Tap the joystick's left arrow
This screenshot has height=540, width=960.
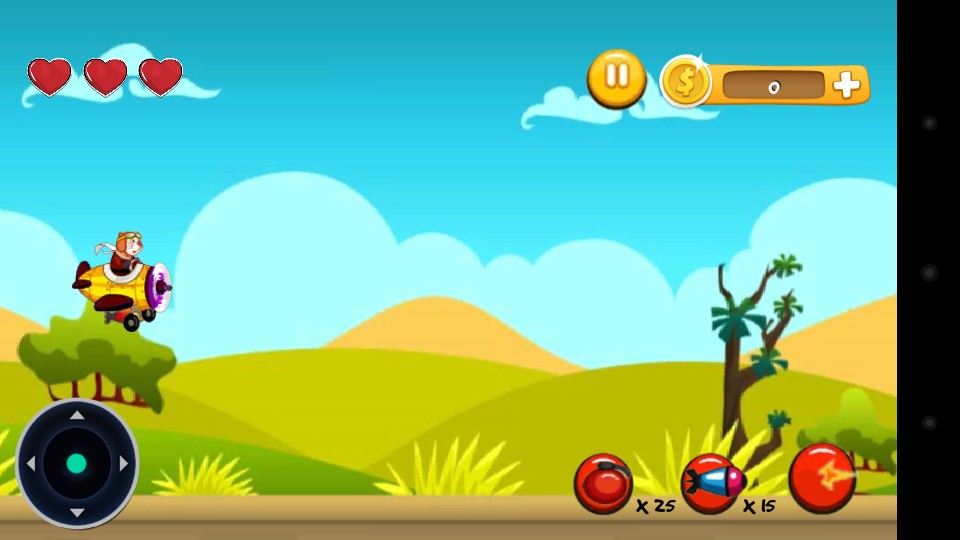click(x=30, y=464)
